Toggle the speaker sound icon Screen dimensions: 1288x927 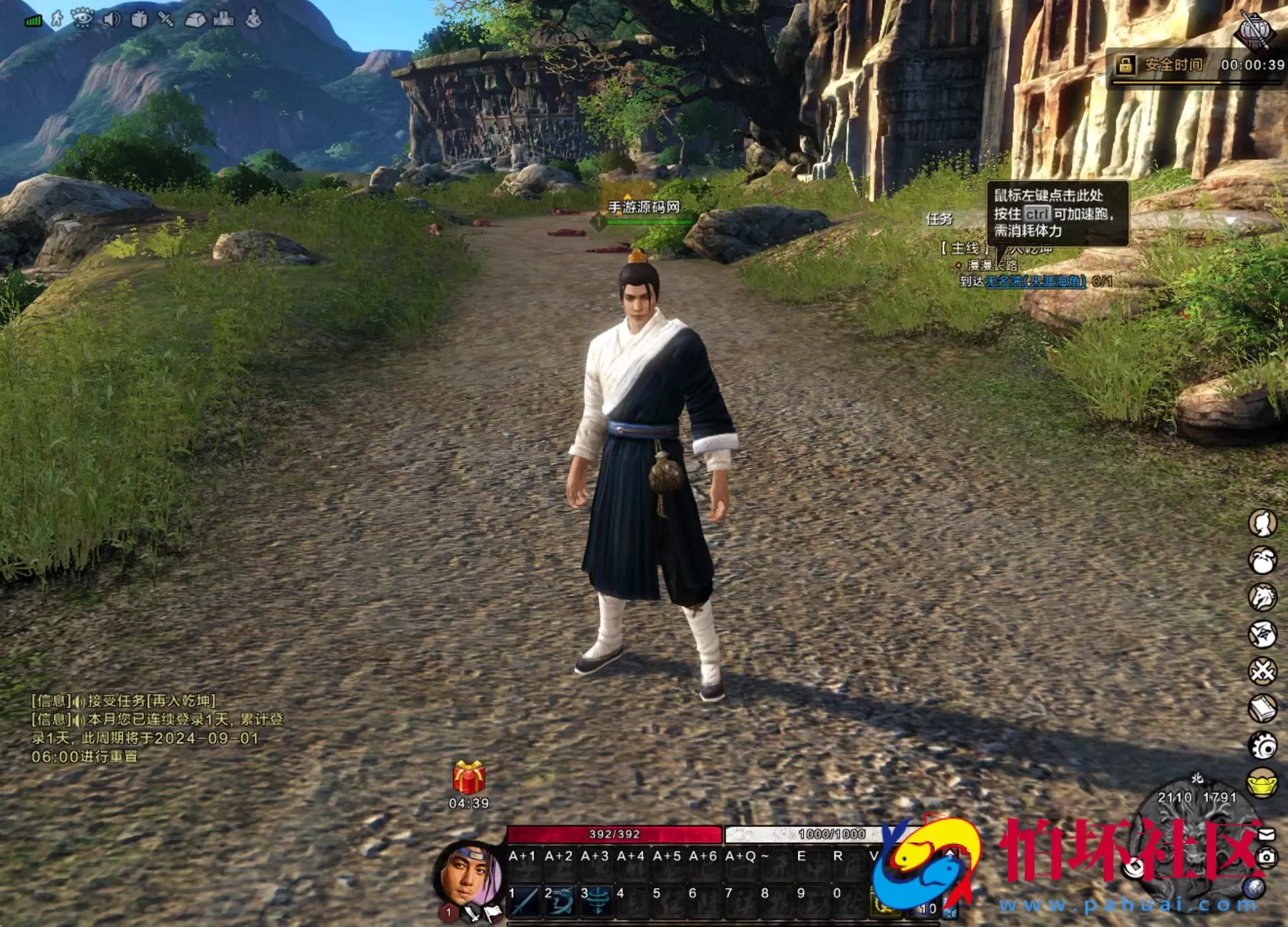click(x=112, y=20)
